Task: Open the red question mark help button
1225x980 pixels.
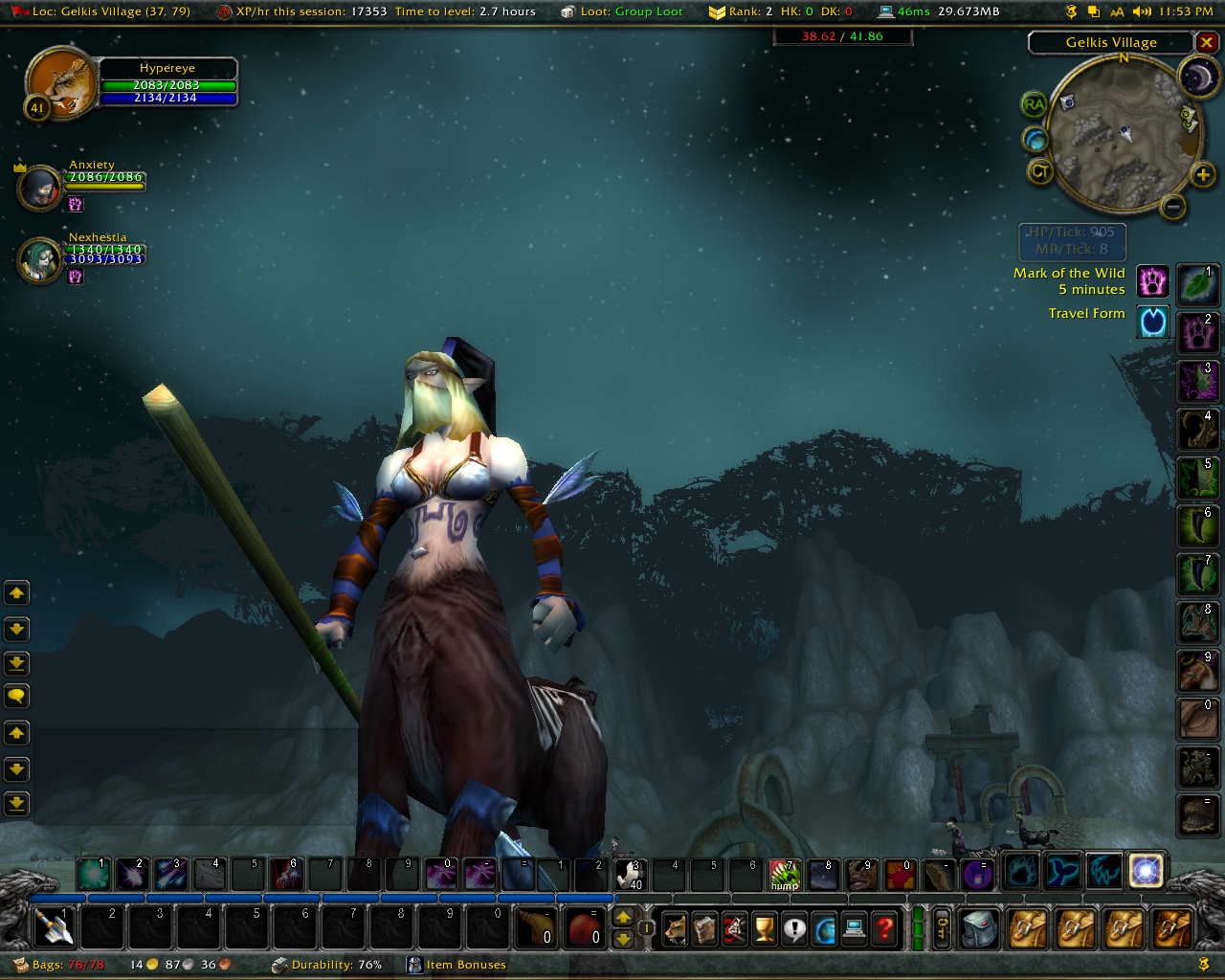Action: click(885, 928)
